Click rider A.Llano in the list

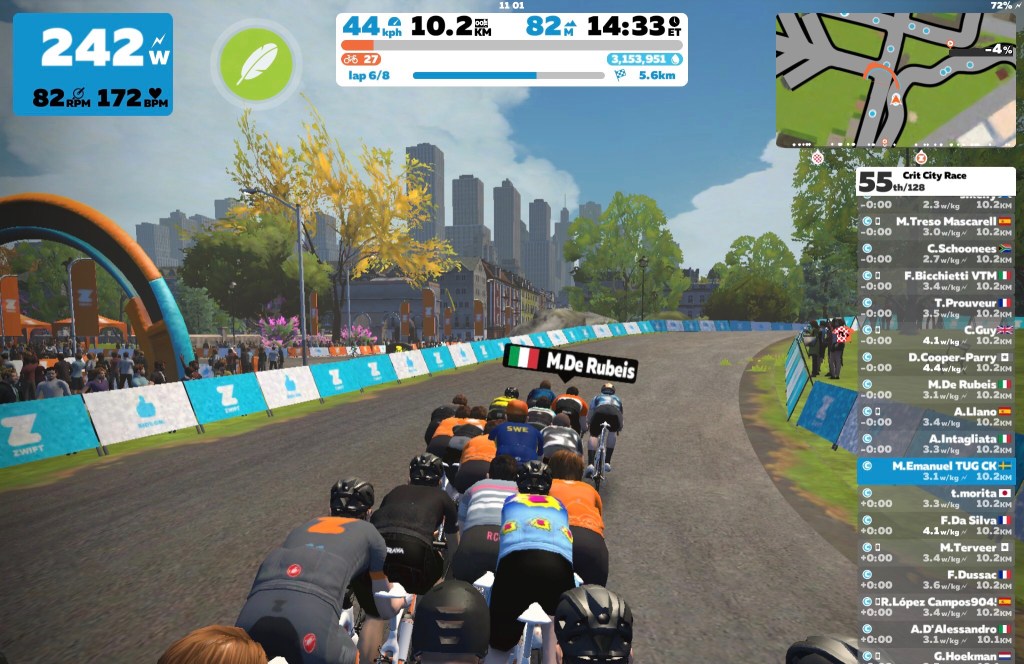tap(937, 417)
